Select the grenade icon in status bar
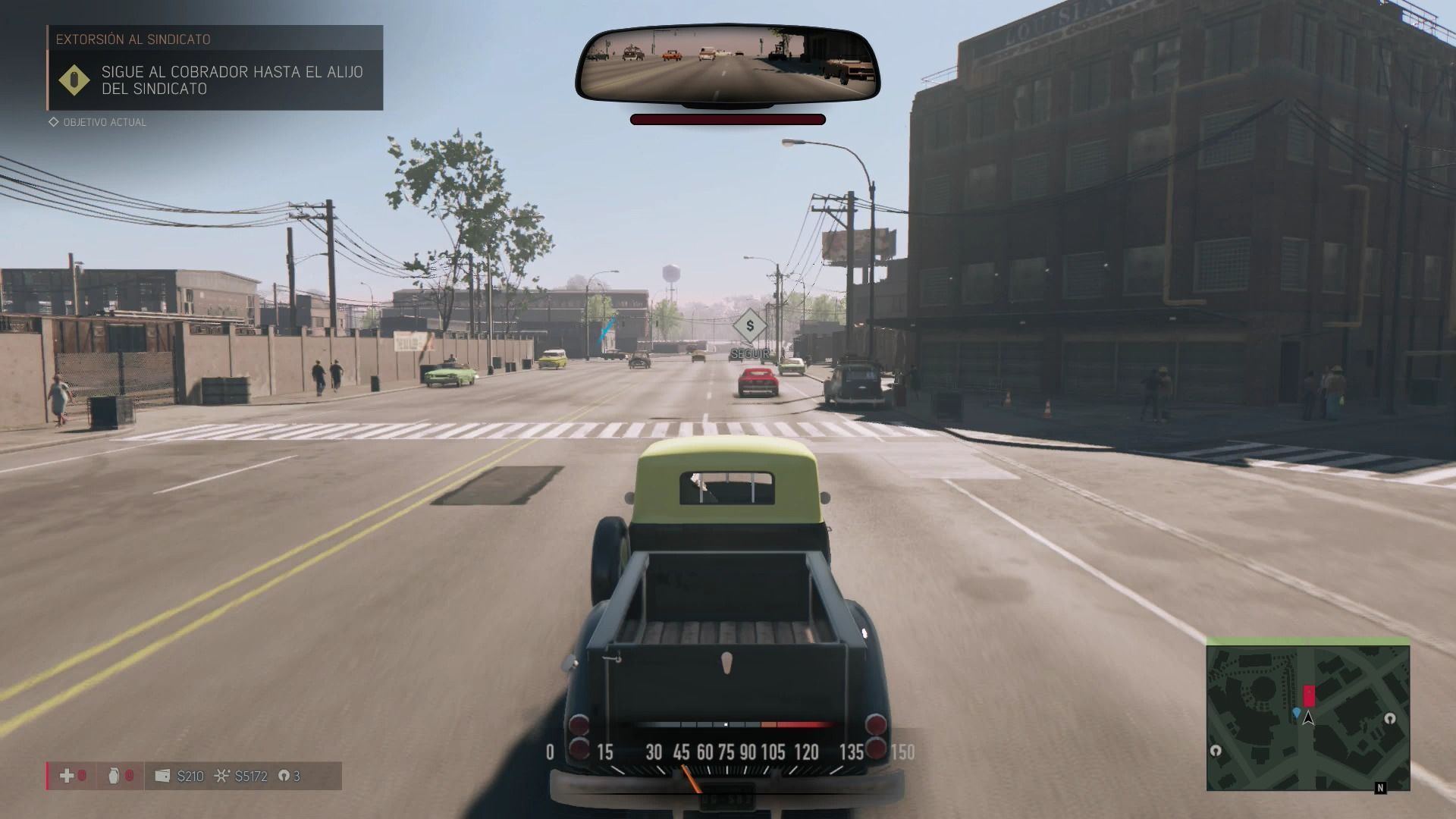 point(115,776)
